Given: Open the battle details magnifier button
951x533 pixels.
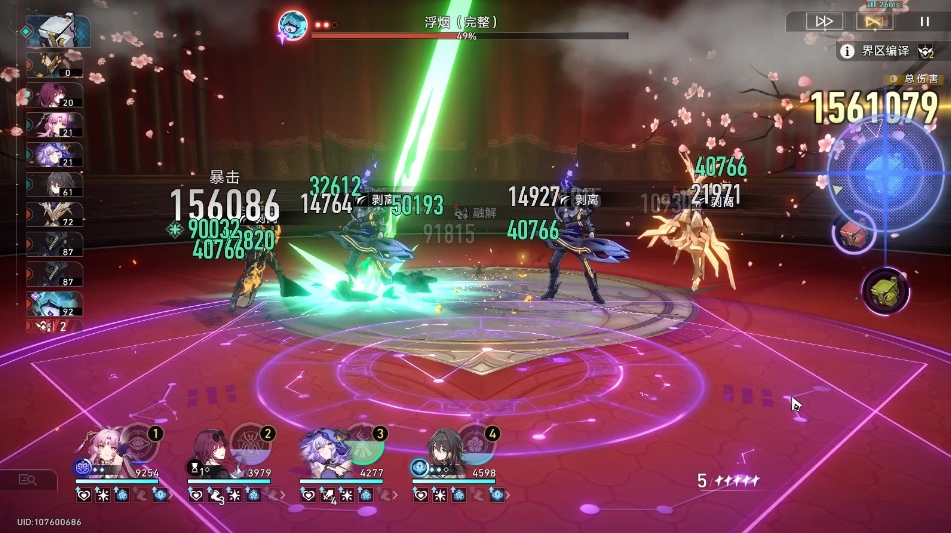Looking at the screenshot, I should [27, 481].
